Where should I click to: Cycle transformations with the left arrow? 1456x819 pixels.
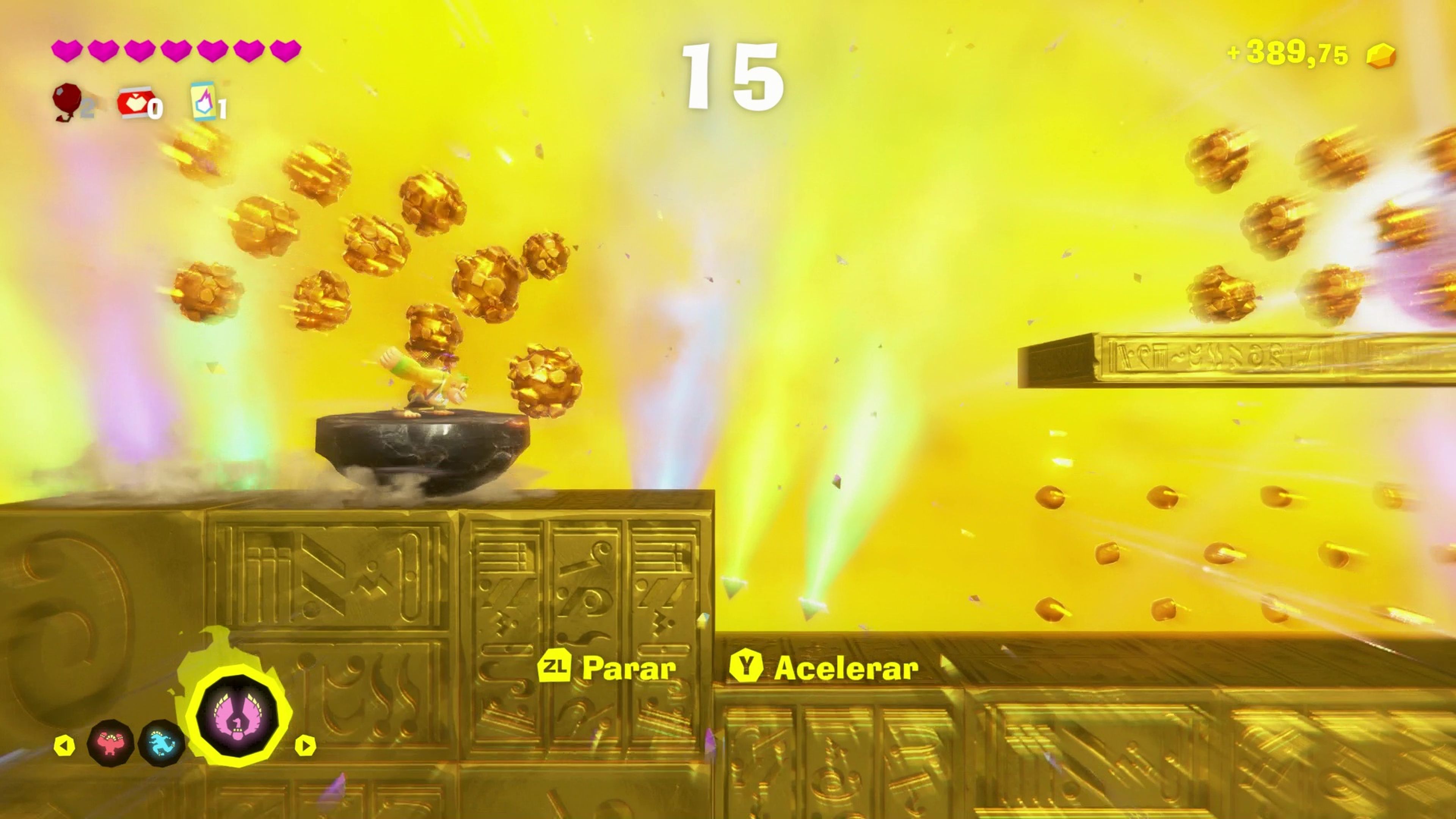click(x=64, y=745)
